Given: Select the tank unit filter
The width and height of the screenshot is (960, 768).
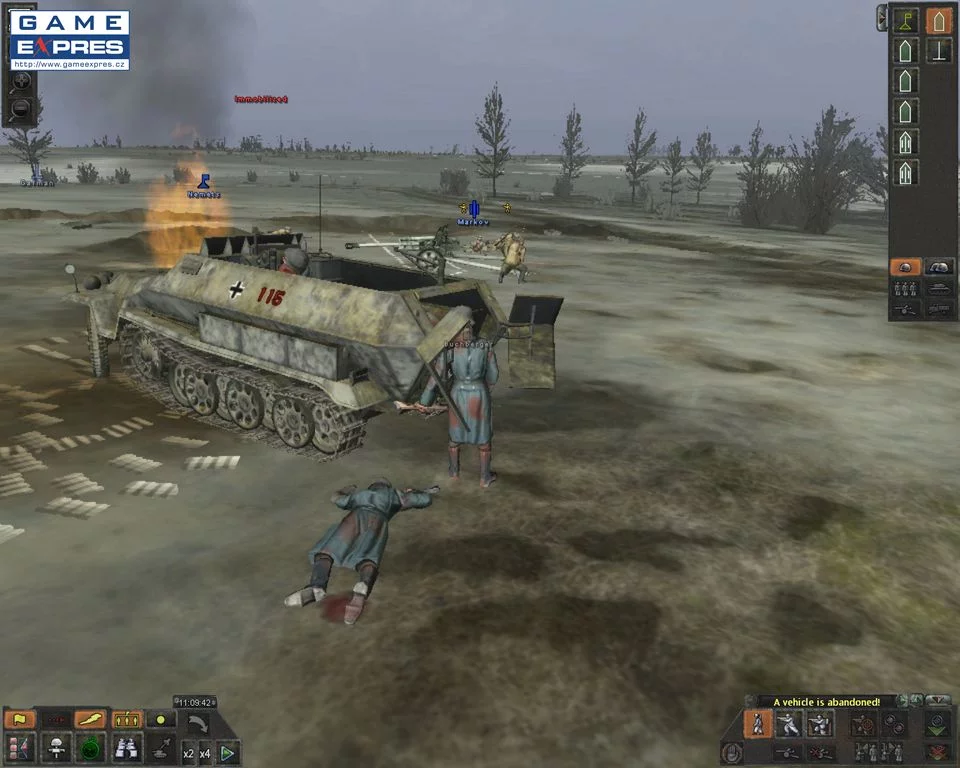Looking at the screenshot, I should tap(939, 289).
